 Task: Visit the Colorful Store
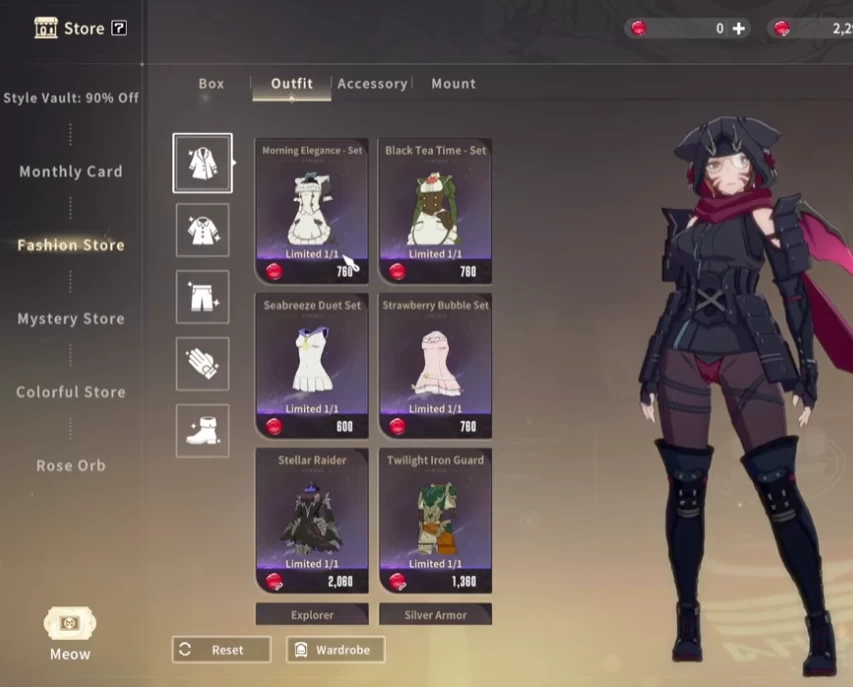[71, 392]
